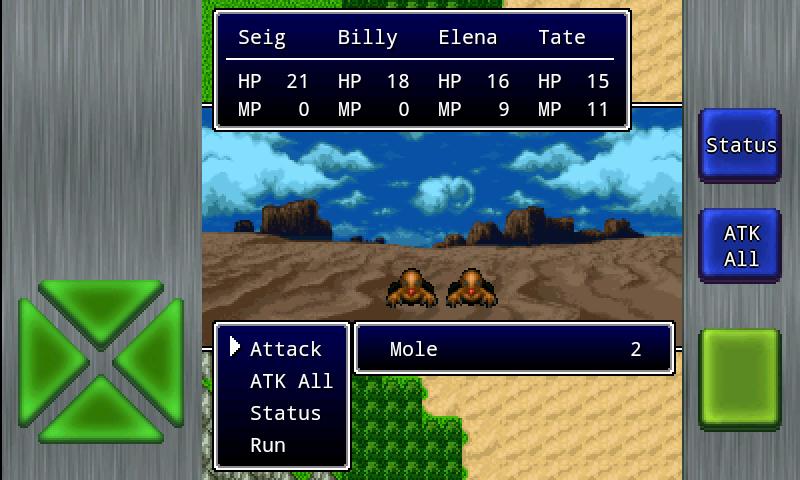The height and width of the screenshot is (480, 800).
Task: Open Status from the battle command list
Action: pos(285,413)
